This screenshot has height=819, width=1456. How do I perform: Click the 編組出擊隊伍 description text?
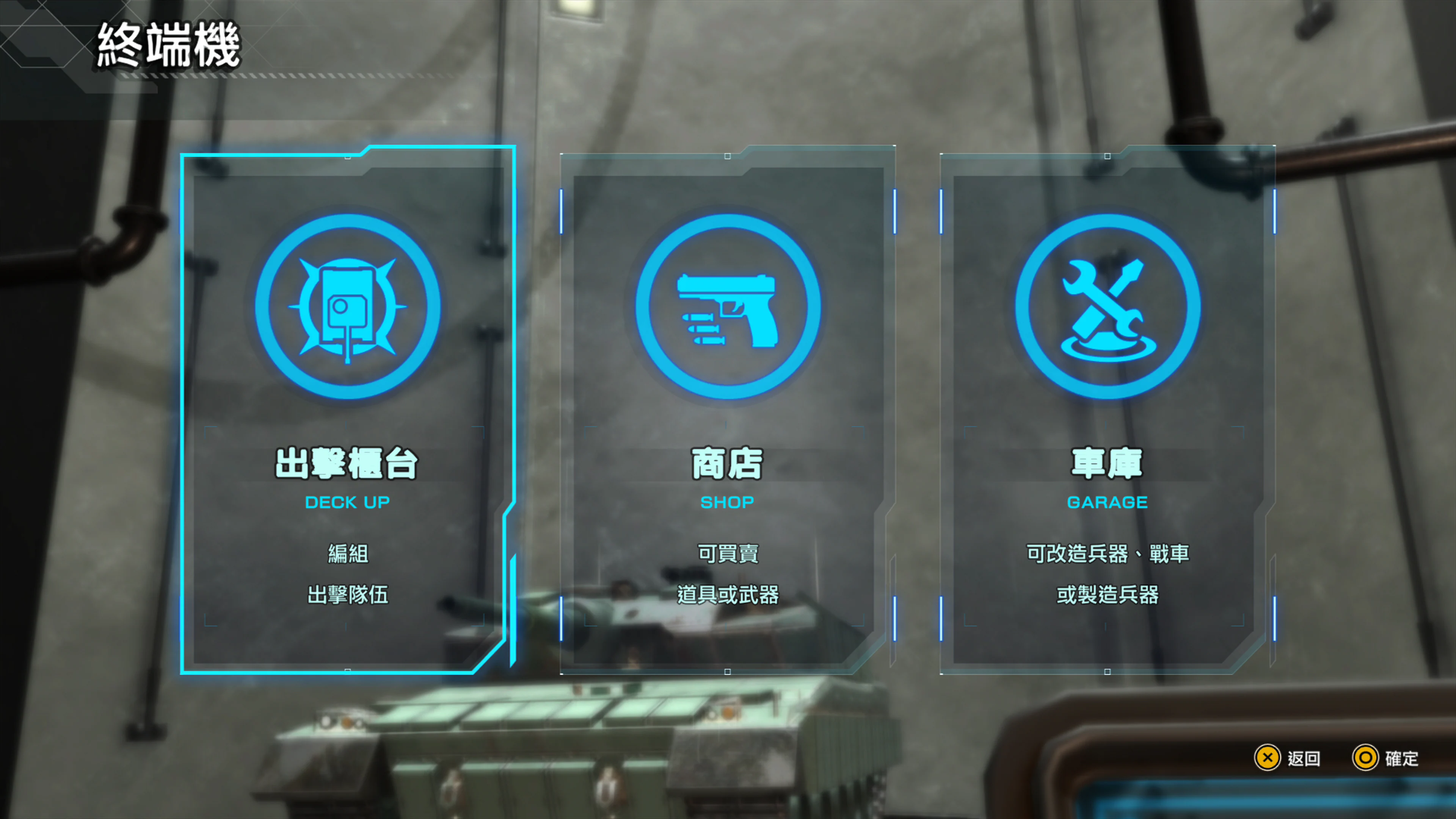click(x=347, y=574)
